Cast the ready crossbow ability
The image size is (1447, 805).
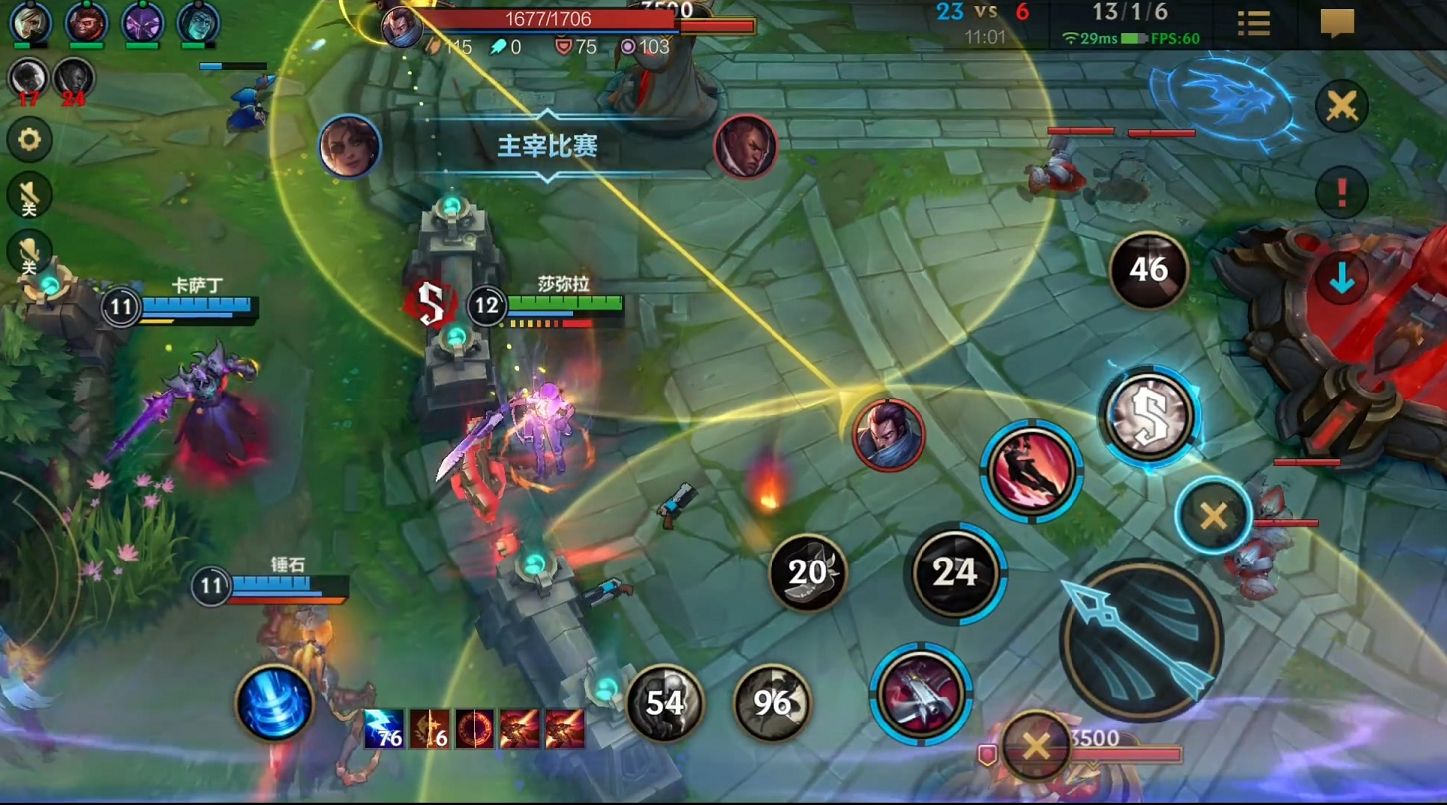point(921,692)
